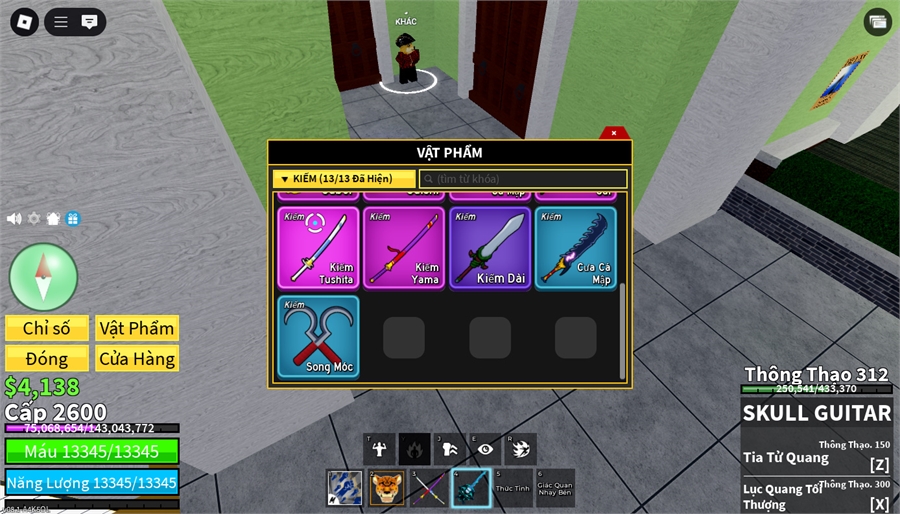Image resolution: width=900 pixels, height=514 pixels.
Task: Select the Kiếm Tushita sword
Action: point(318,248)
